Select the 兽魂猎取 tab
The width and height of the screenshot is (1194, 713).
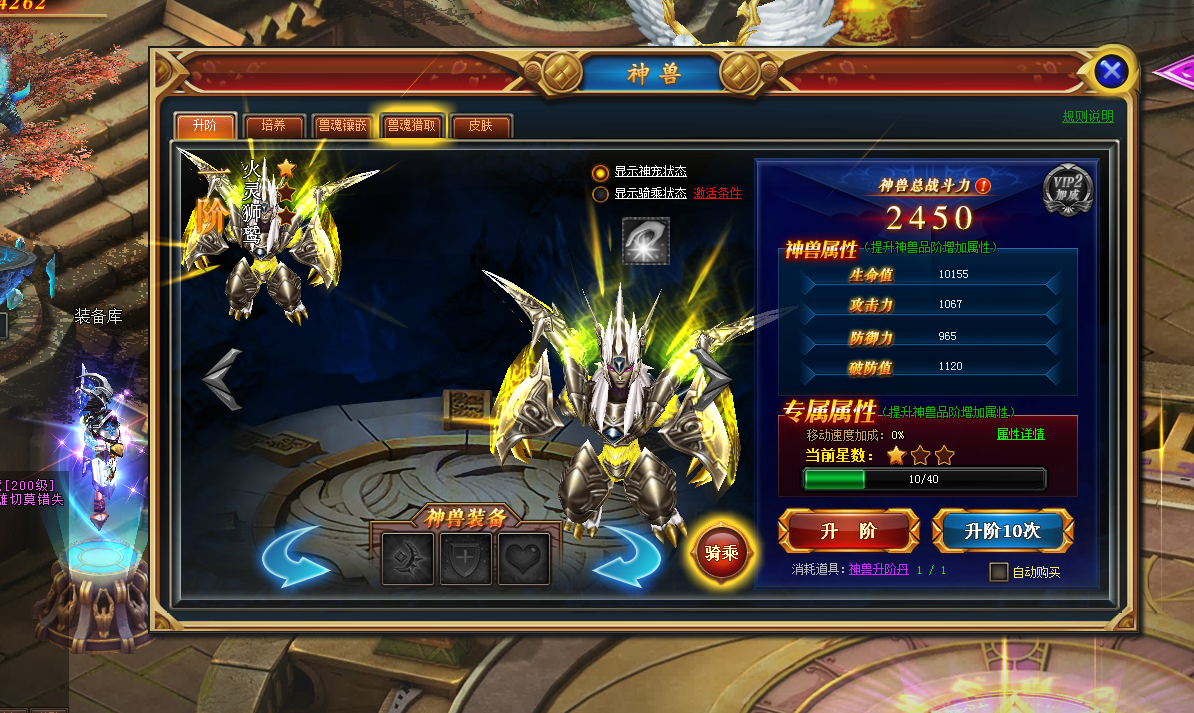411,126
